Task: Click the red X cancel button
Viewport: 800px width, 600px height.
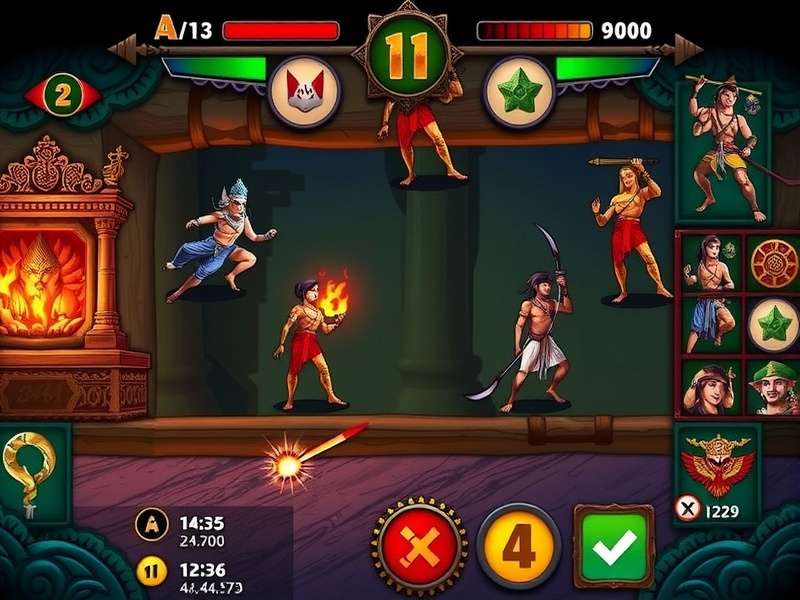Action: (418, 546)
